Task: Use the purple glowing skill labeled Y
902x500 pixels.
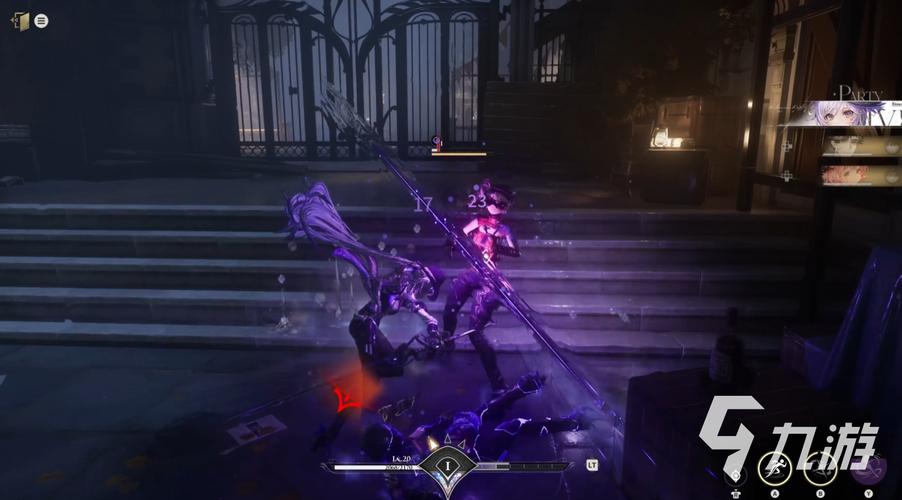Action: coord(870,464)
